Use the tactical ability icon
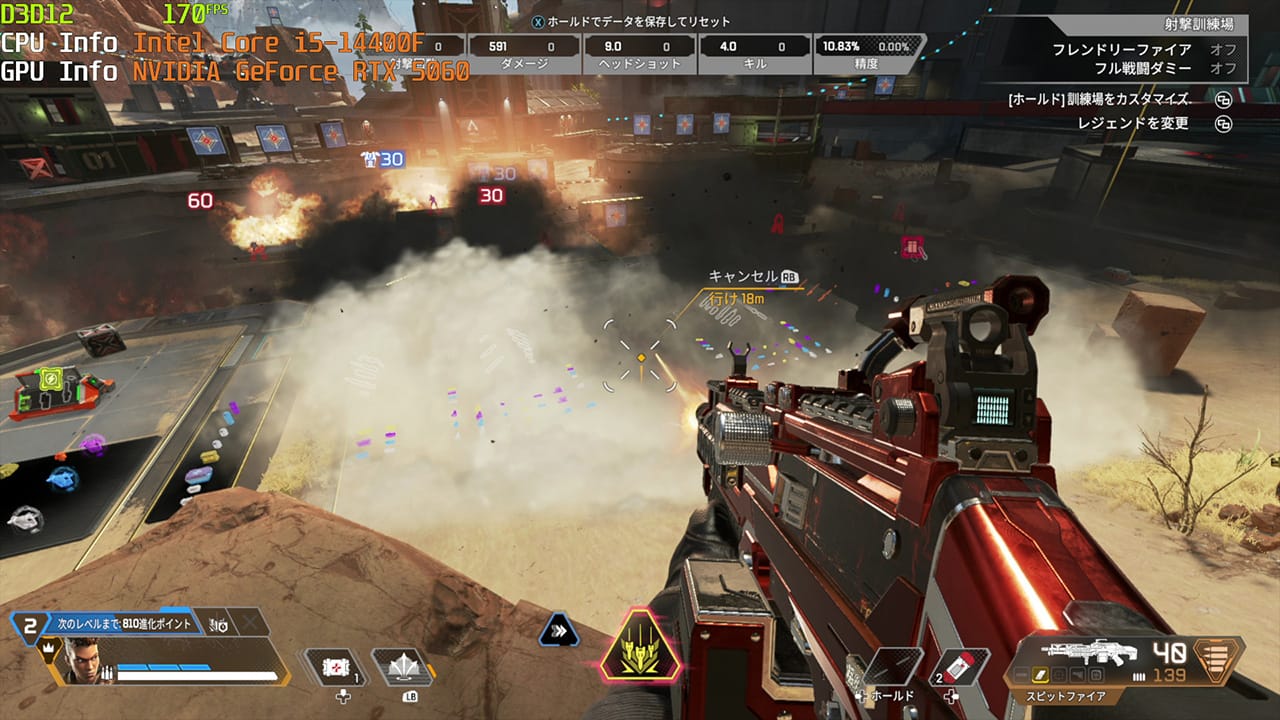 (x=402, y=667)
